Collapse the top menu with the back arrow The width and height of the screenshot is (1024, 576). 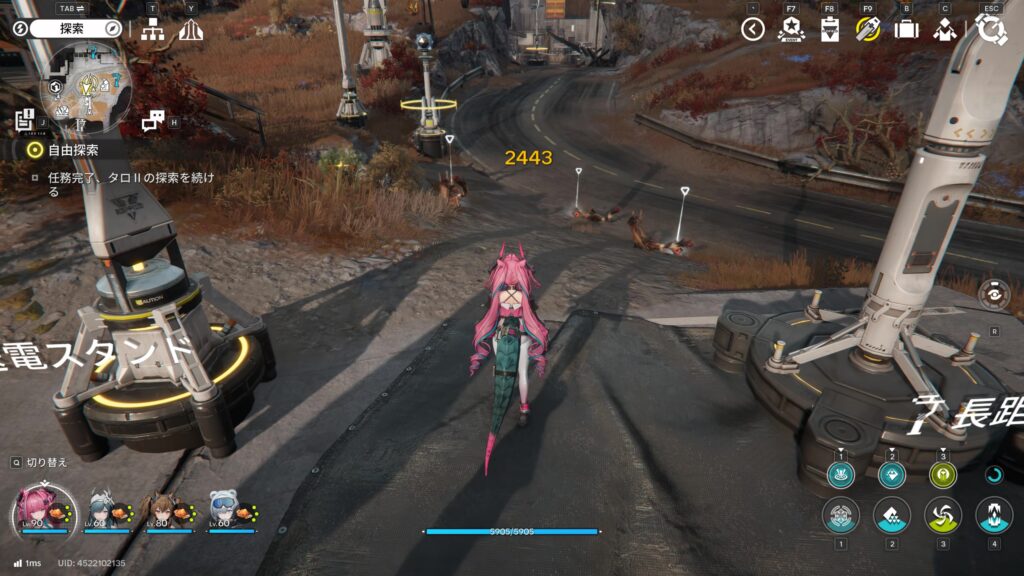click(x=753, y=29)
